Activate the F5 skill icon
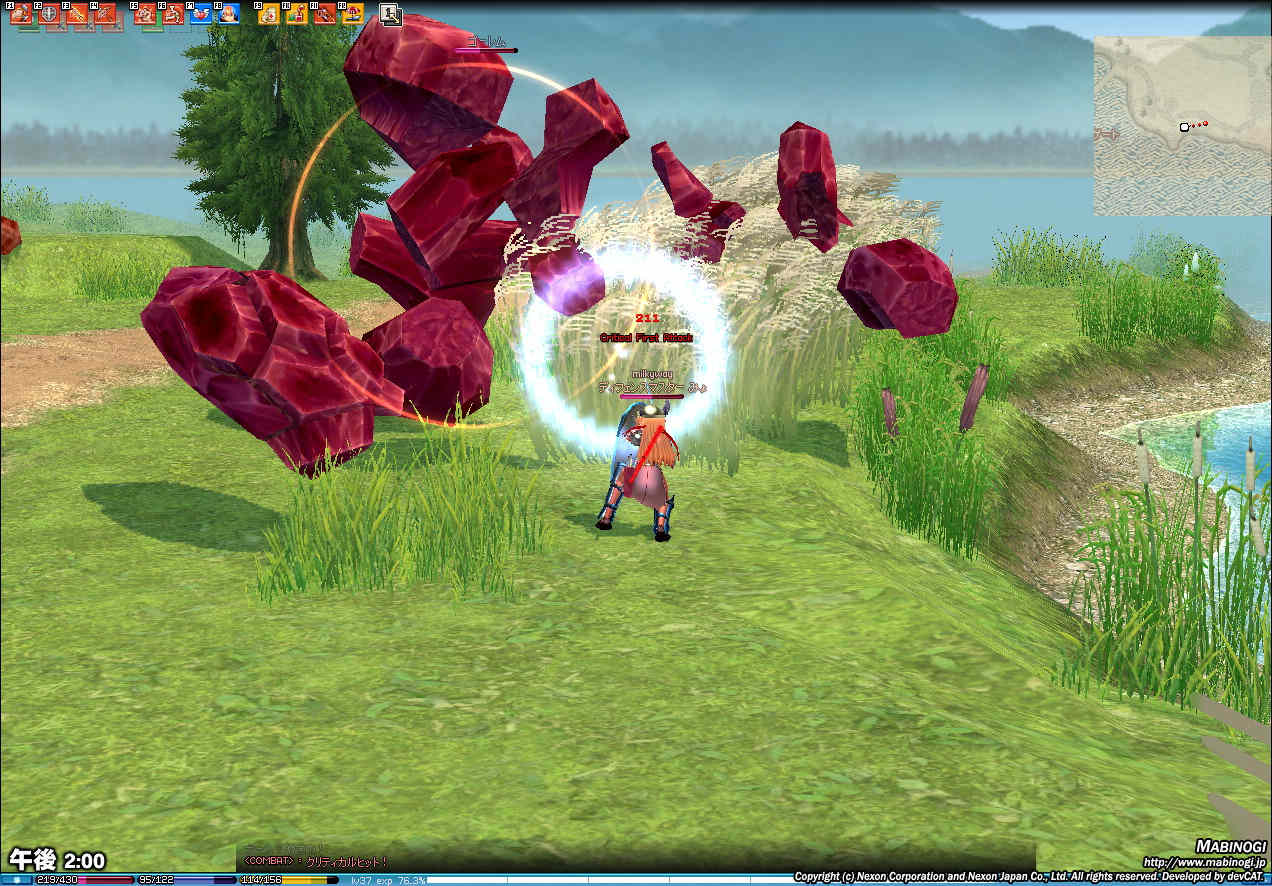The height and width of the screenshot is (886, 1272). [145, 14]
